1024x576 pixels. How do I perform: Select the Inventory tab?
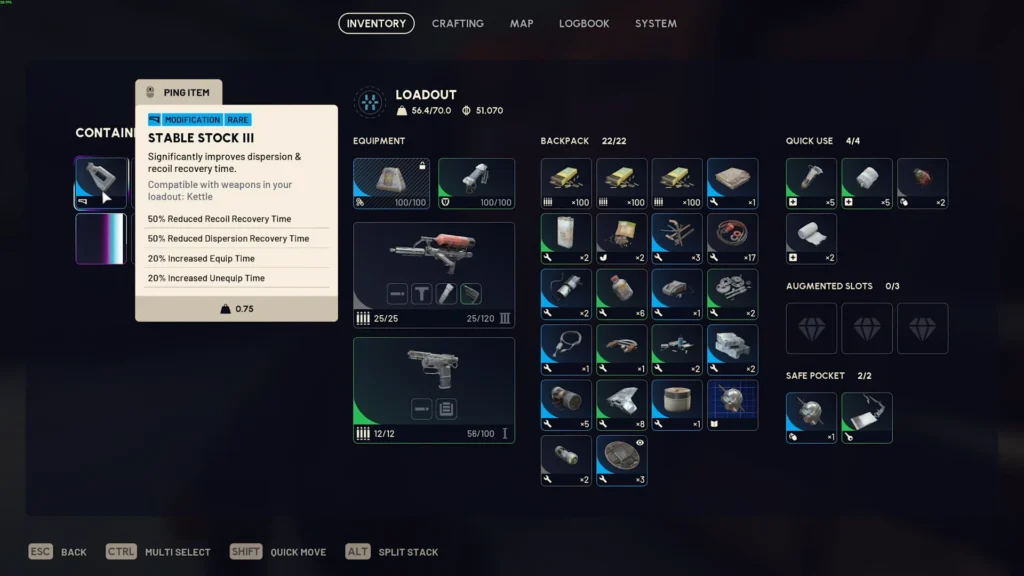coord(376,23)
